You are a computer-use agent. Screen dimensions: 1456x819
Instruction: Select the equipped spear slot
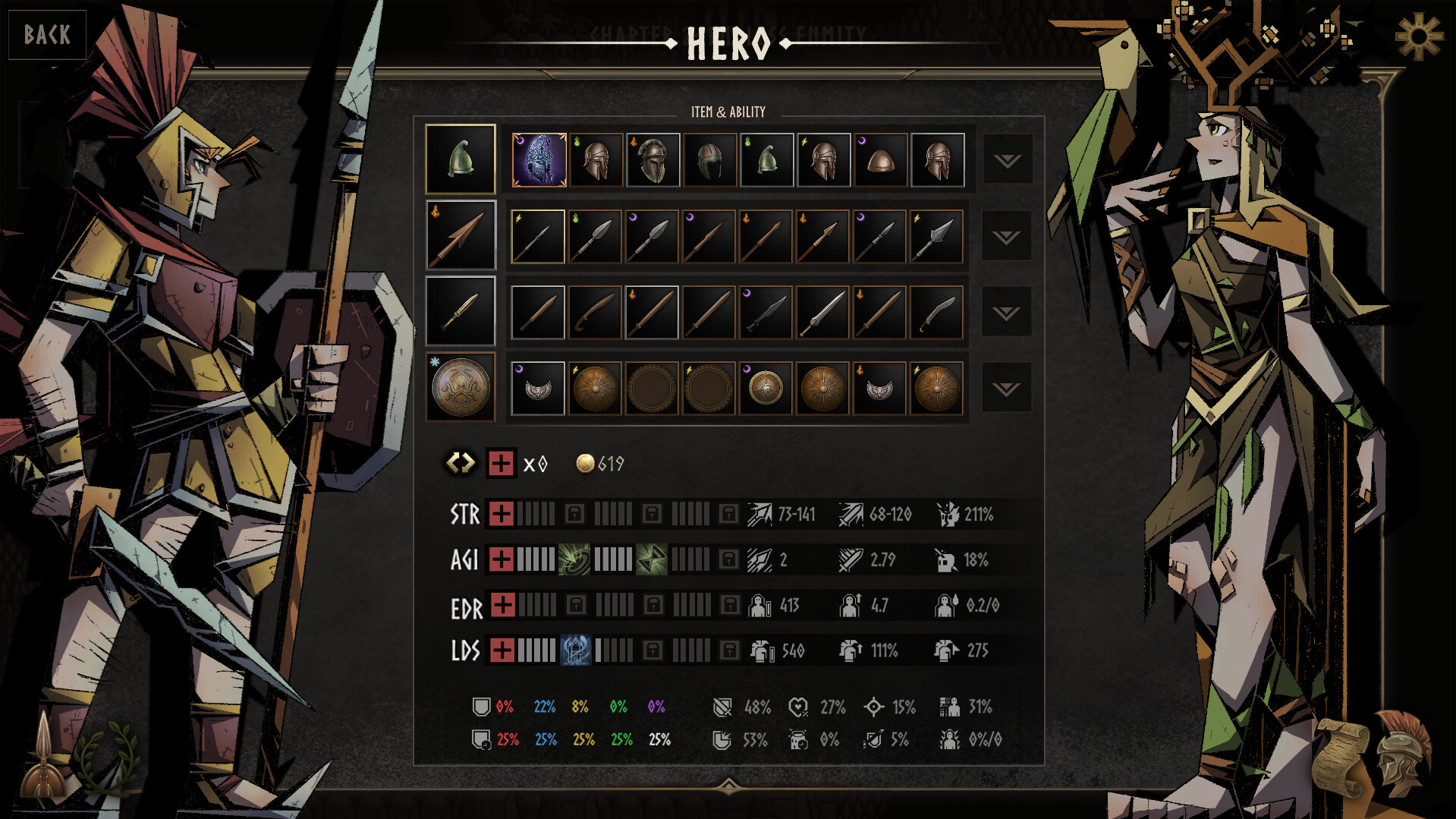tap(461, 236)
